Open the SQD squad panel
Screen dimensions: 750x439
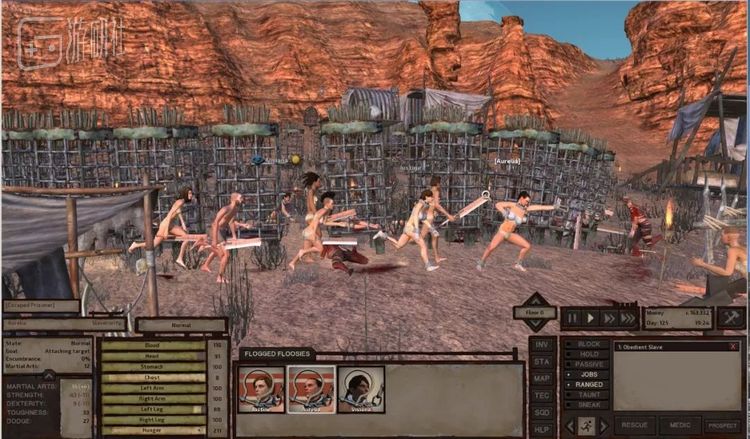click(x=542, y=411)
